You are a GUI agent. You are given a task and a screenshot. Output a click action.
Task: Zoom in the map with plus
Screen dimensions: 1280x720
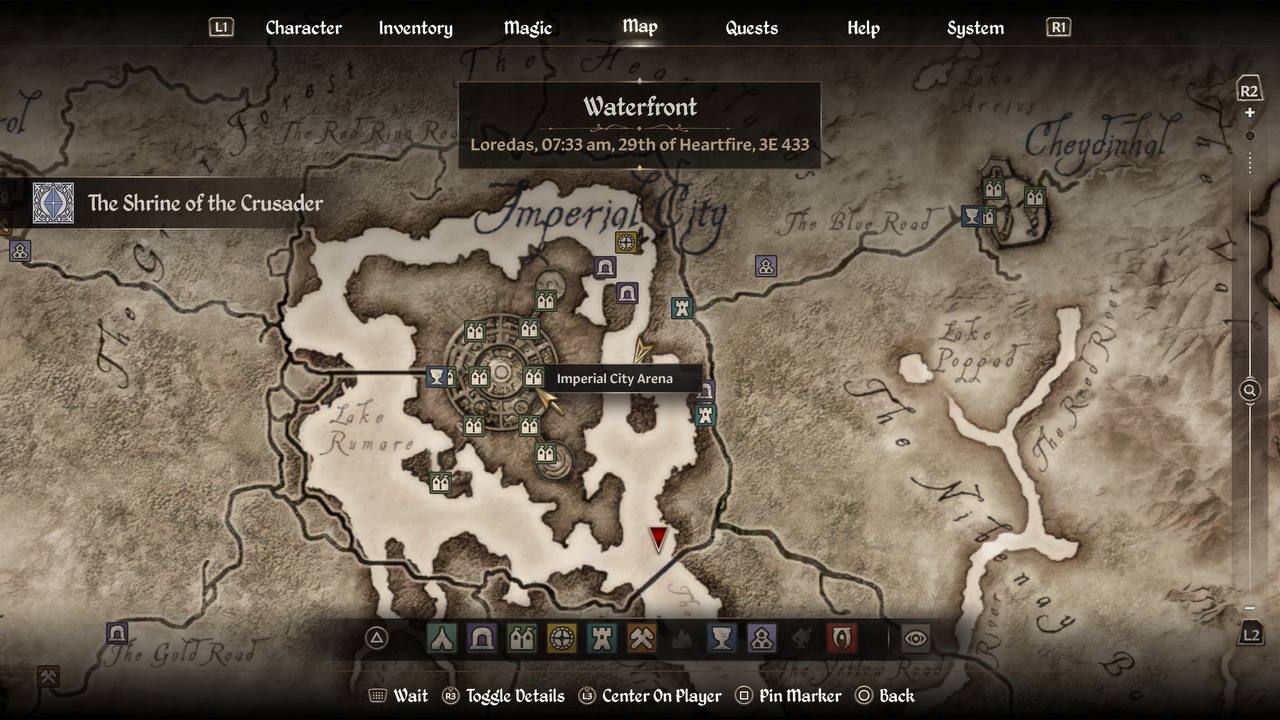point(1249,113)
